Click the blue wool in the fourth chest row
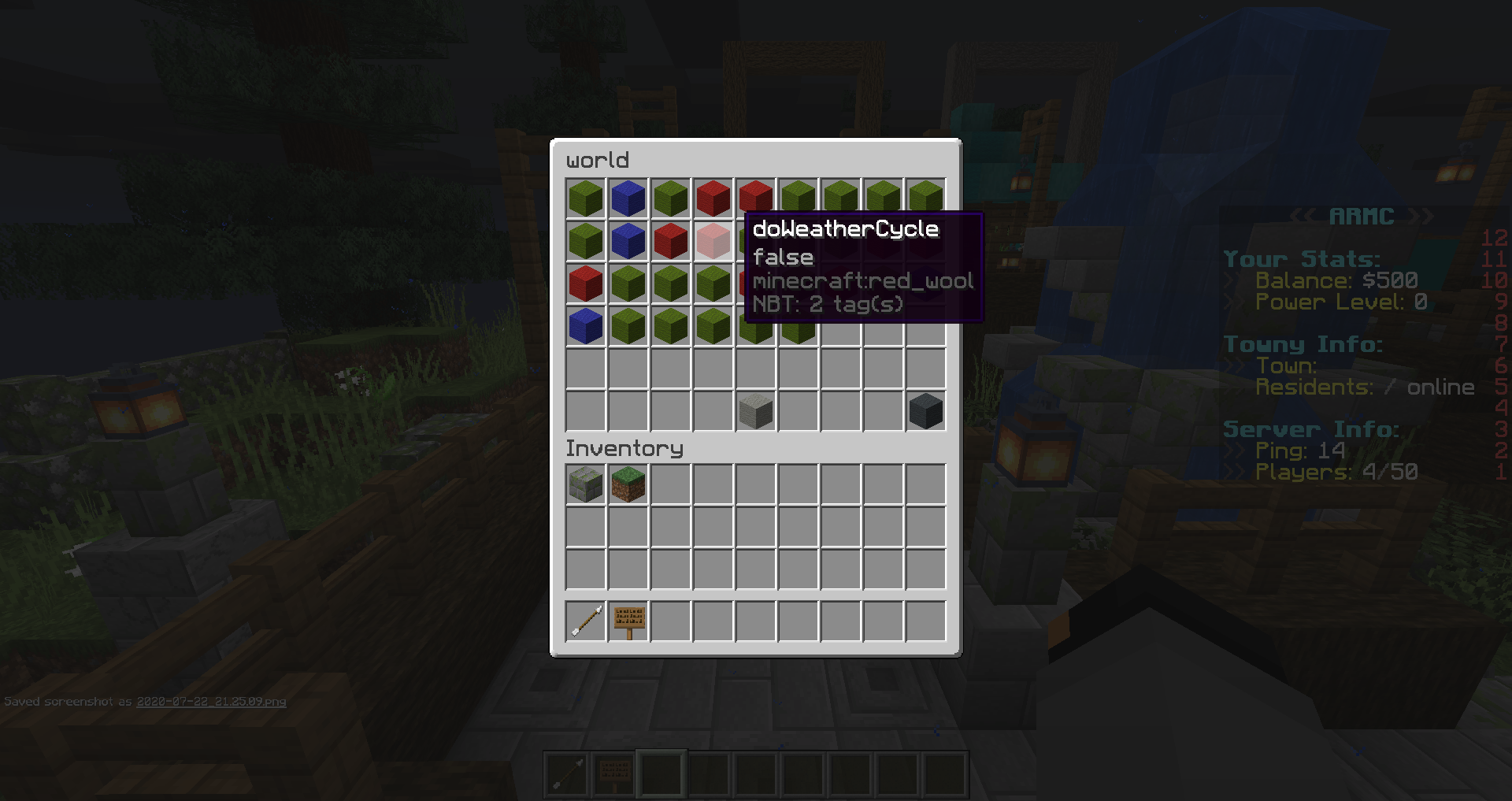Viewport: 1512px width, 801px height. [585, 325]
